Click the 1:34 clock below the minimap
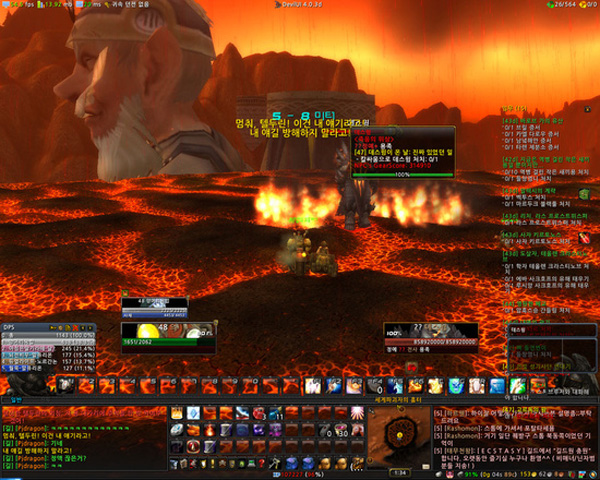Viewport: 600px width, 480px height. [x=398, y=471]
